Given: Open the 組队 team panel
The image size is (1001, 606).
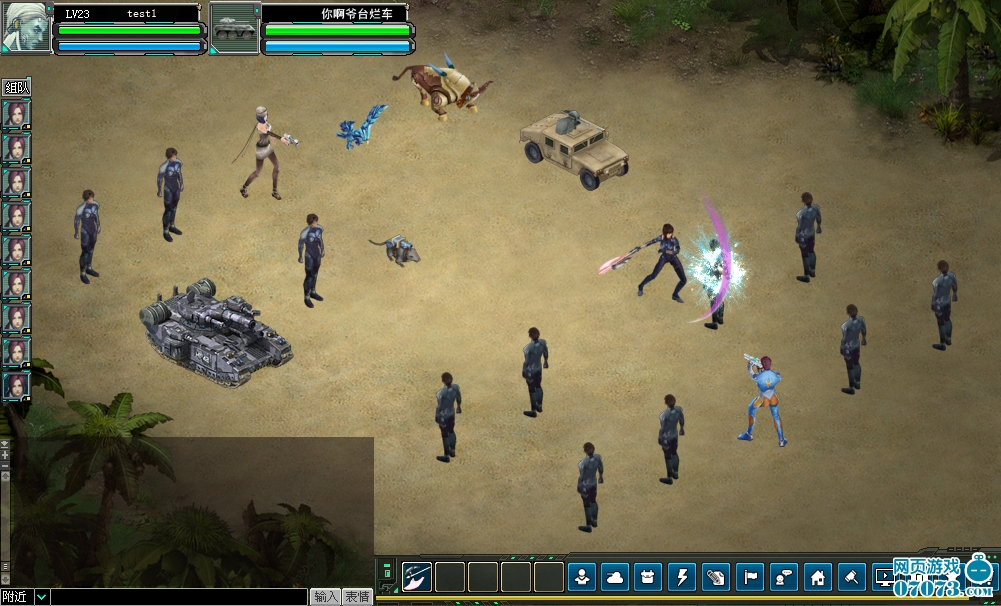Looking at the screenshot, I should (x=17, y=87).
